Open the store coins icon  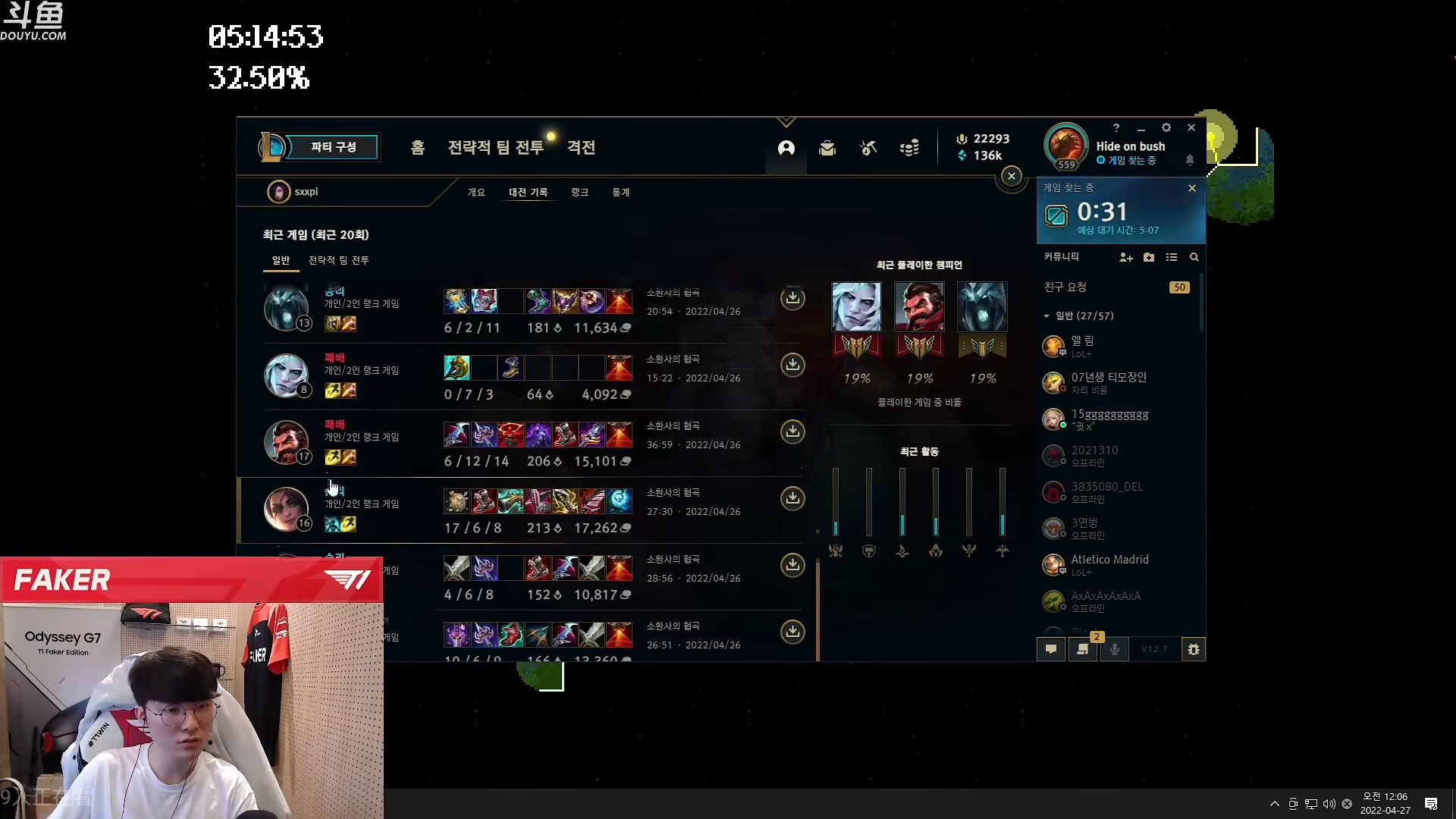[x=909, y=148]
